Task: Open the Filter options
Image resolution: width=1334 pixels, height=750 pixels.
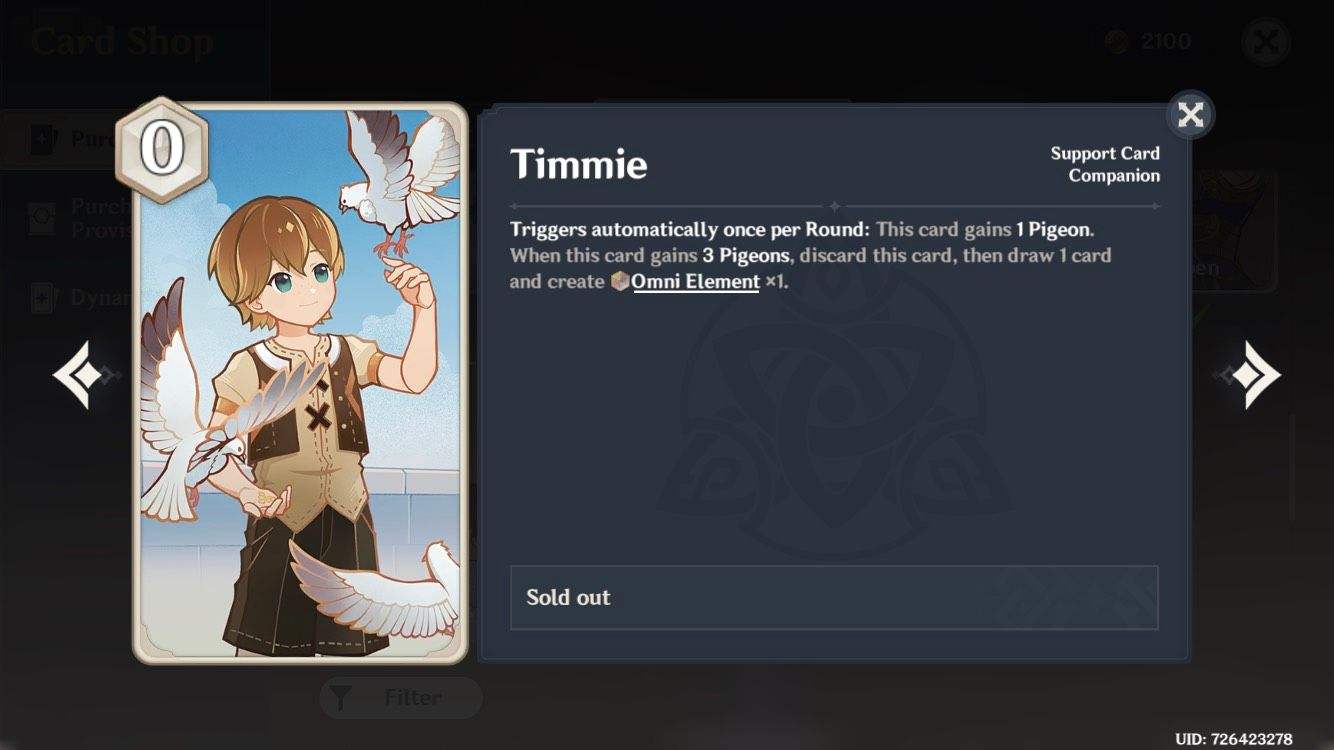Action: (400, 698)
